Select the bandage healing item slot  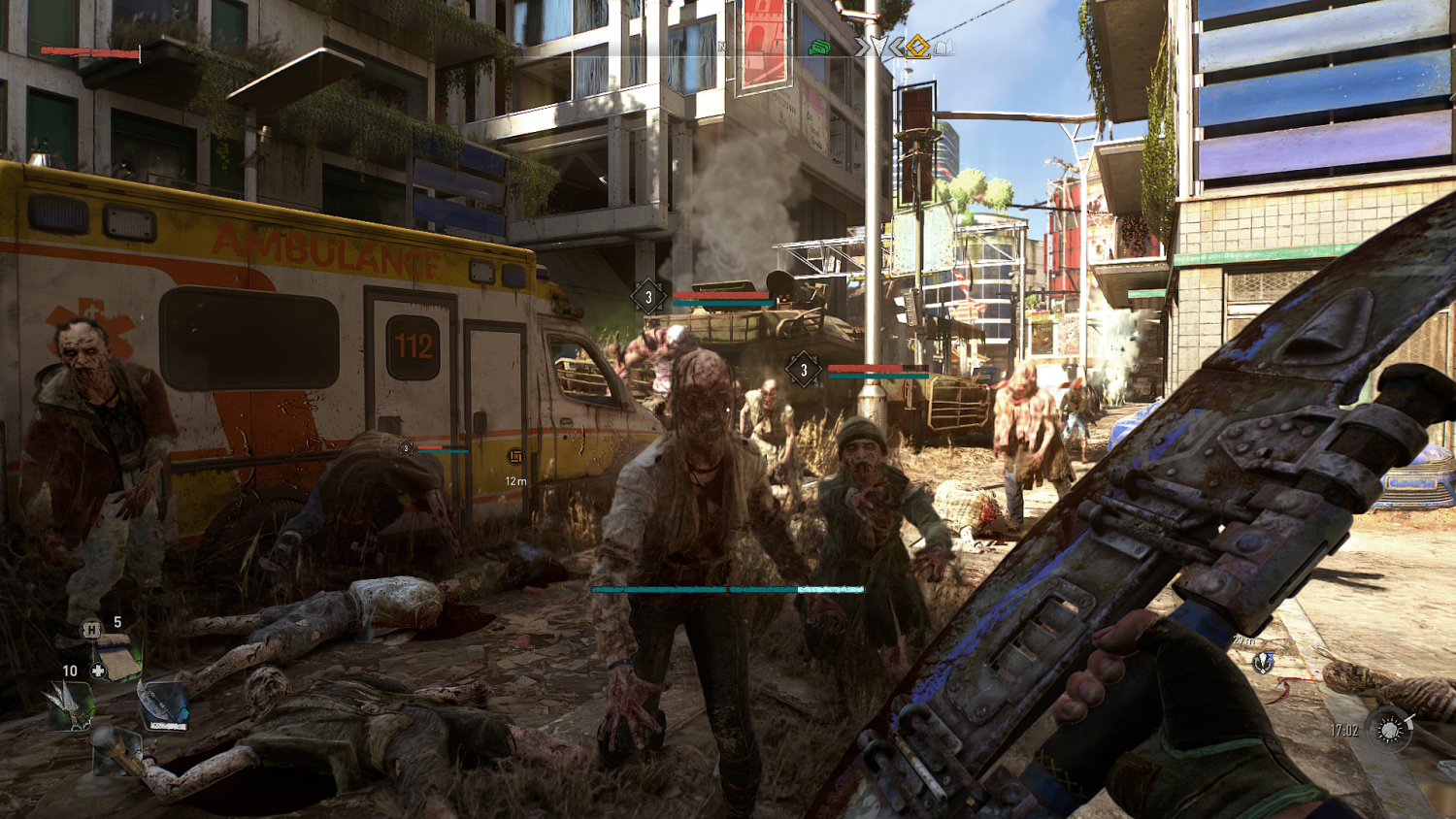[118, 660]
